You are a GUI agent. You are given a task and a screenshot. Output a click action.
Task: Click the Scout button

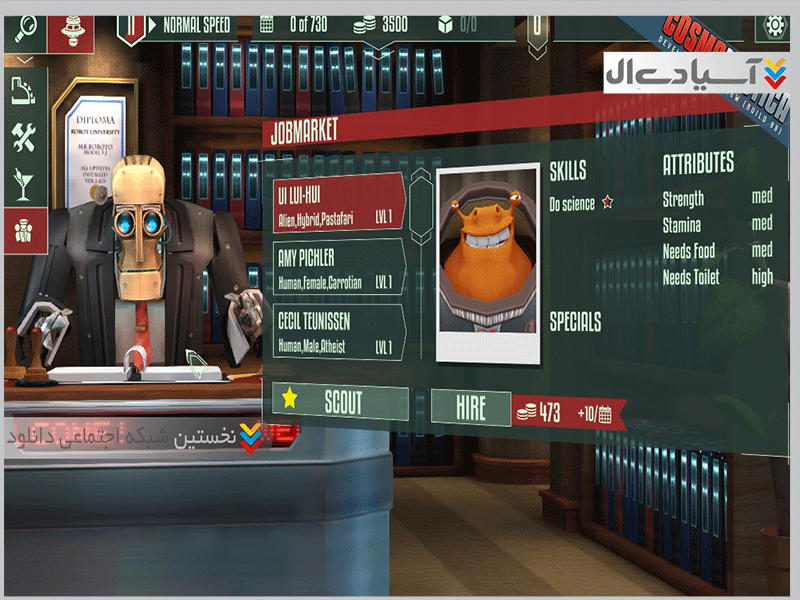click(341, 402)
